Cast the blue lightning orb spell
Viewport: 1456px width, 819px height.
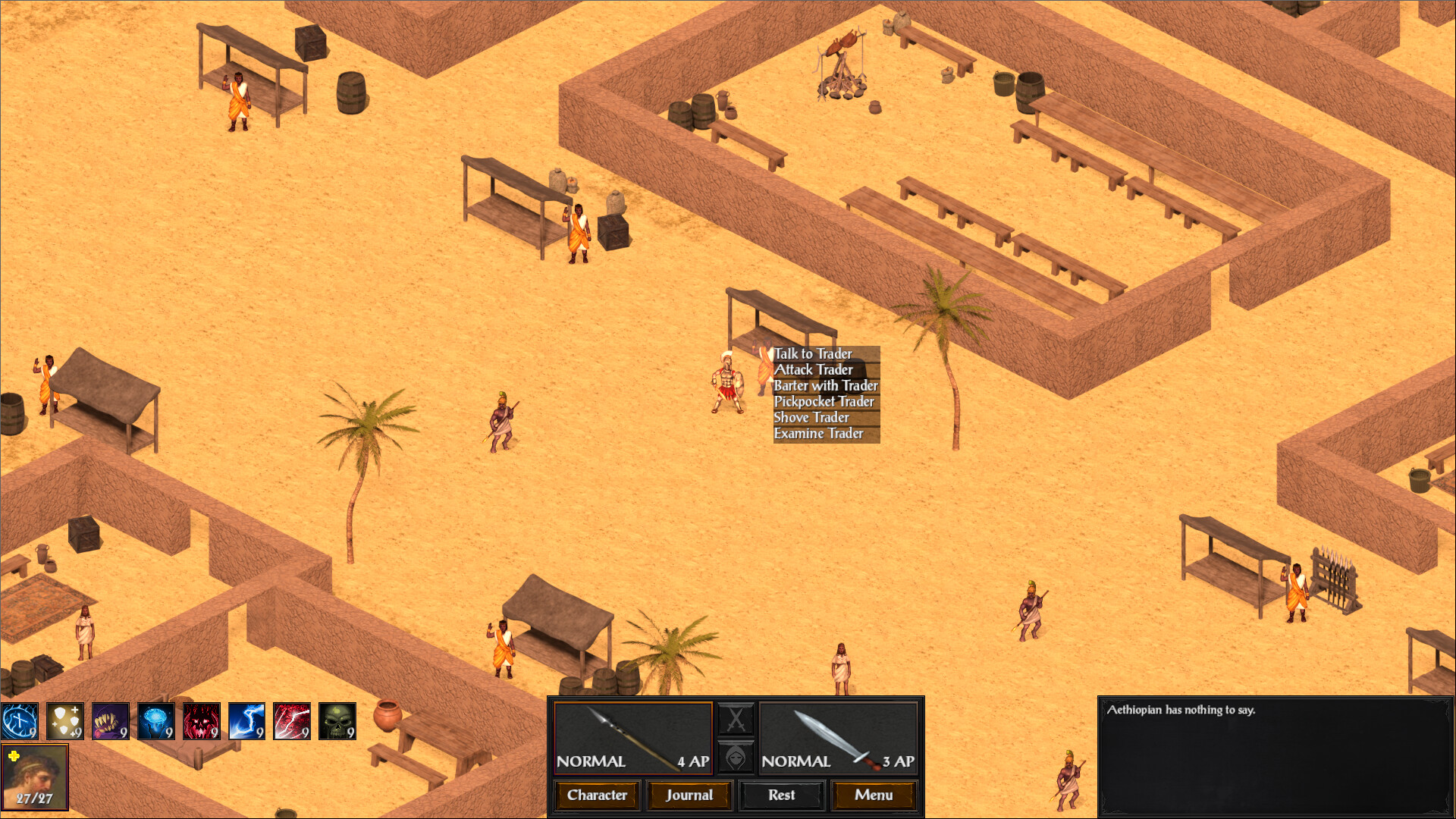click(x=19, y=720)
